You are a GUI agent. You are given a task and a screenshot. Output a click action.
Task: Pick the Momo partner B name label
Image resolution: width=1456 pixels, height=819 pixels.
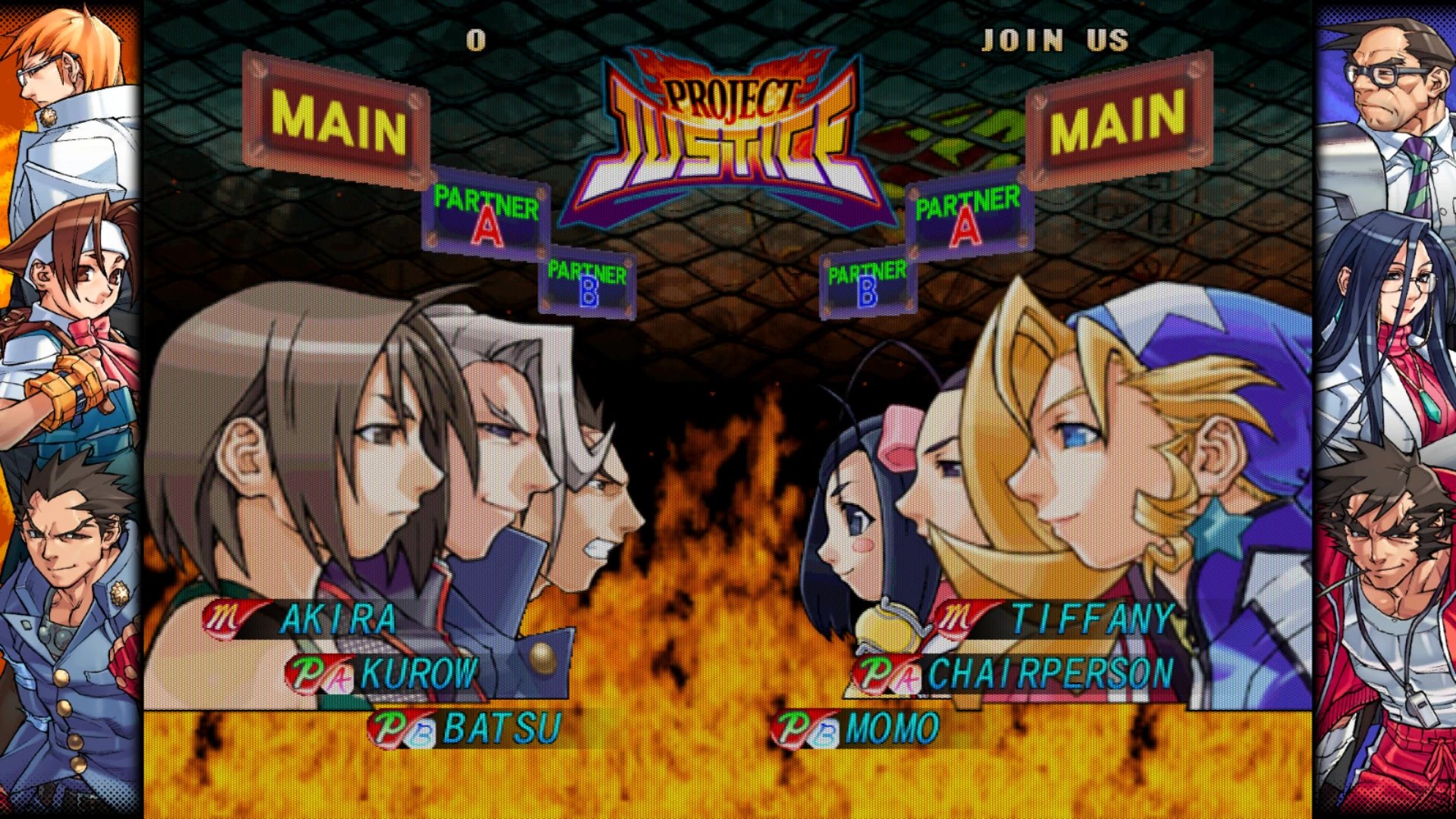click(891, 729)
